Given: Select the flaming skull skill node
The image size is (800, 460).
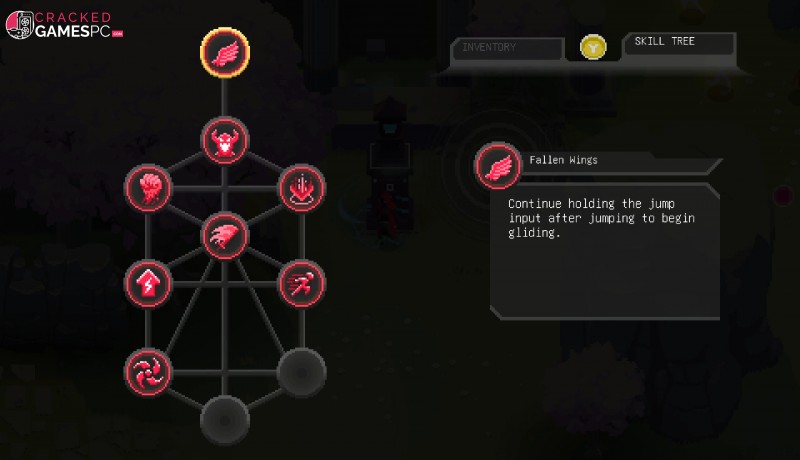Looking at the screenshot, I should [148, 187].
